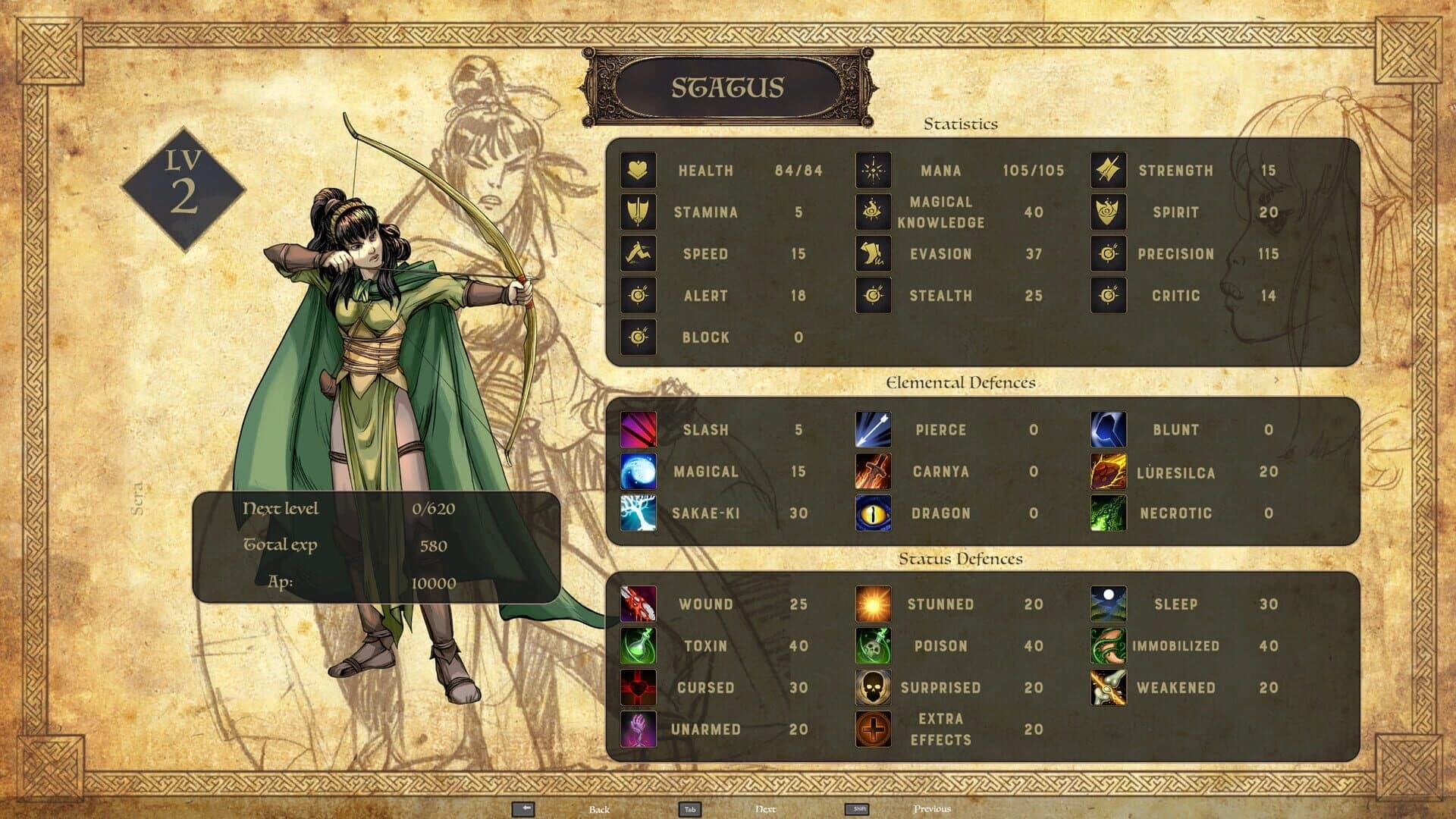The height and width of the screenshot is (819, 1456).
Task: Click the Health heart icon
Action: pos(639,171)
